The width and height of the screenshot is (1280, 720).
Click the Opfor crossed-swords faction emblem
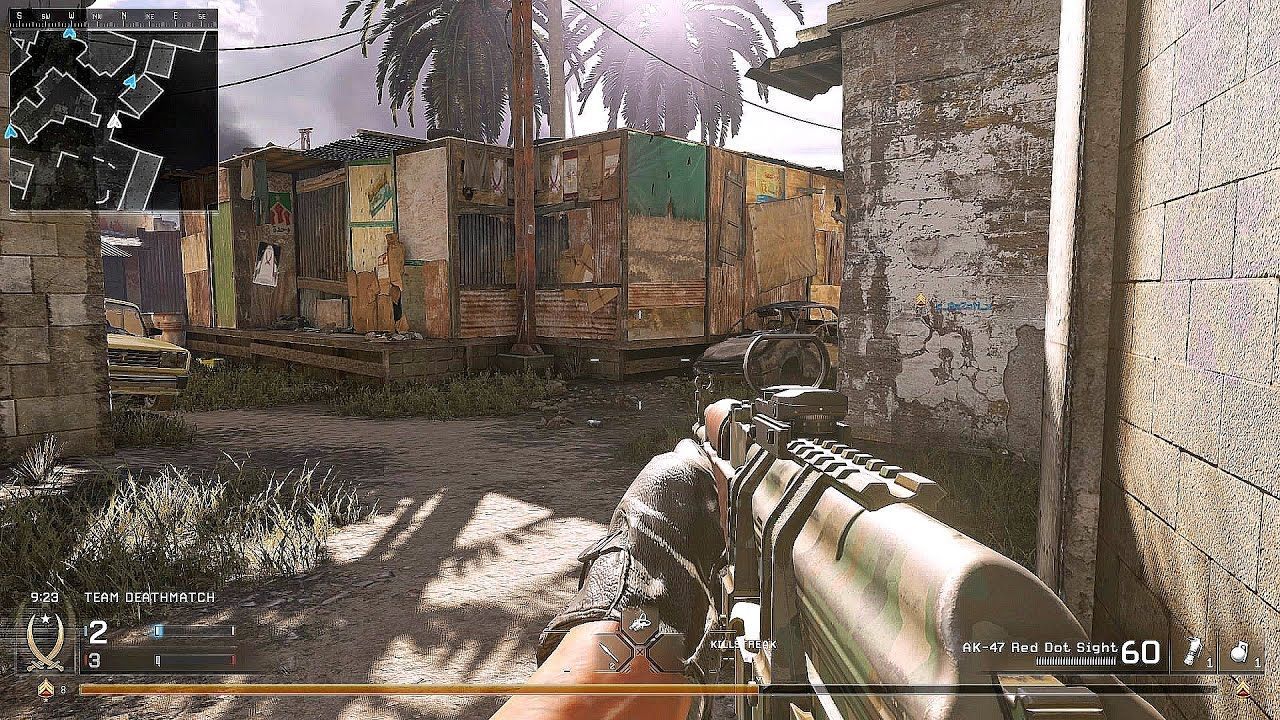44,642
